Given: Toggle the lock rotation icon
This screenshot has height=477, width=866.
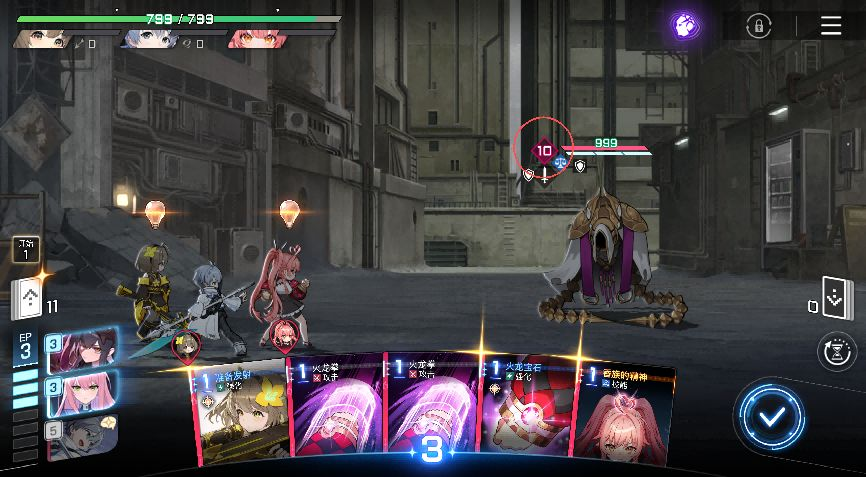Looking at the screenshot, I should point(759,26).
